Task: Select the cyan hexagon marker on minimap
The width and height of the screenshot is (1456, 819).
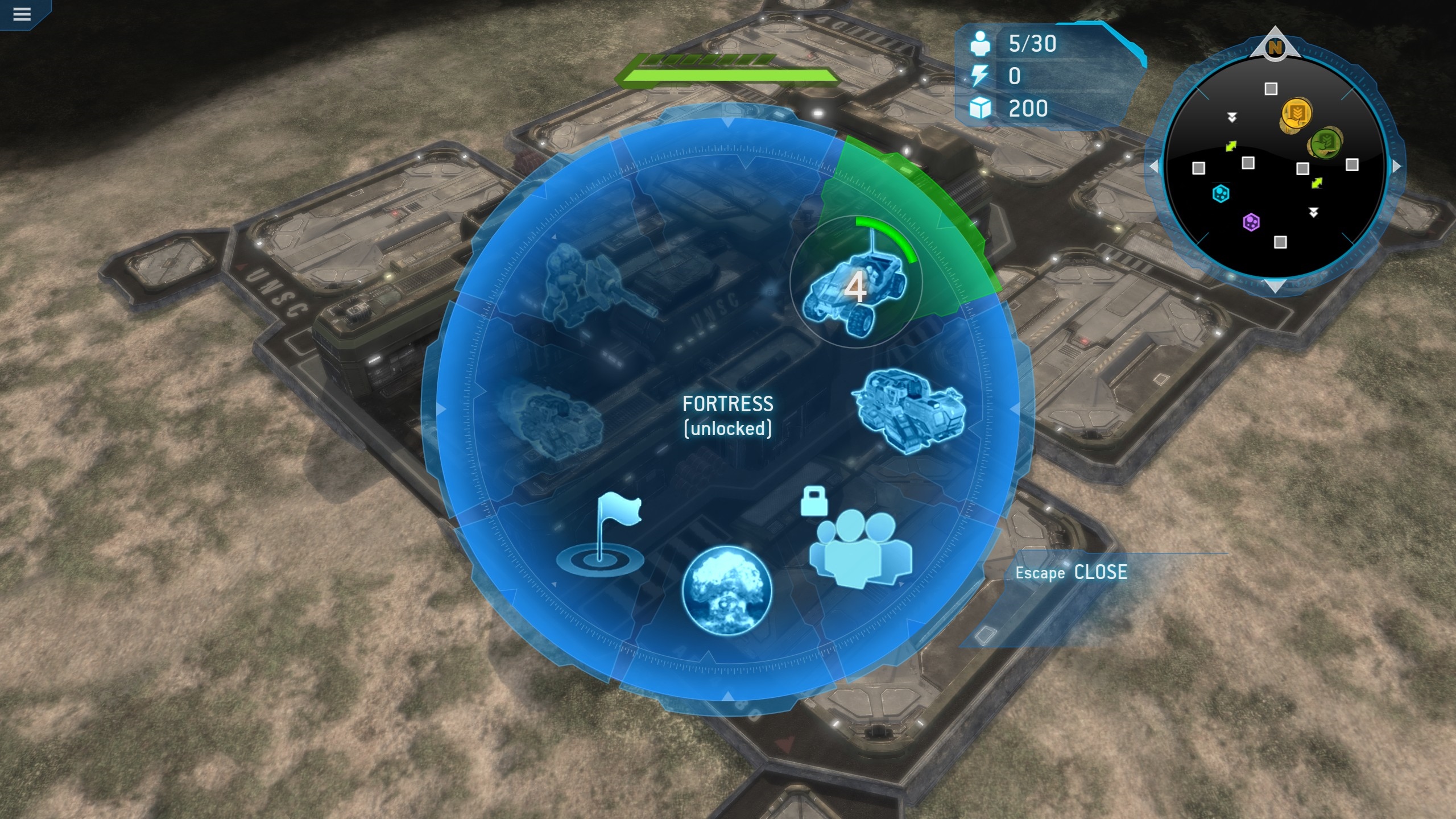Action: coord(1221,194)
